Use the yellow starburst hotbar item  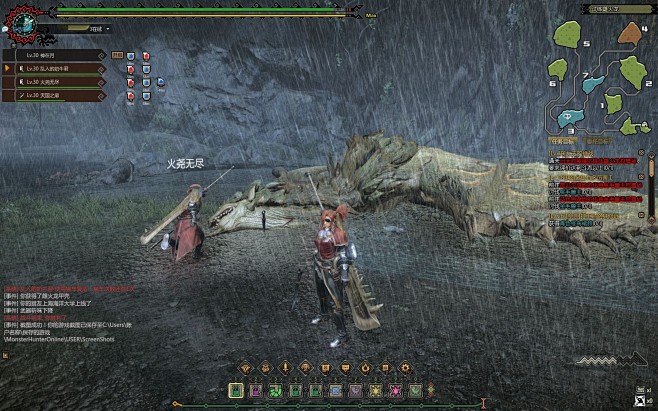click(375, 390)
